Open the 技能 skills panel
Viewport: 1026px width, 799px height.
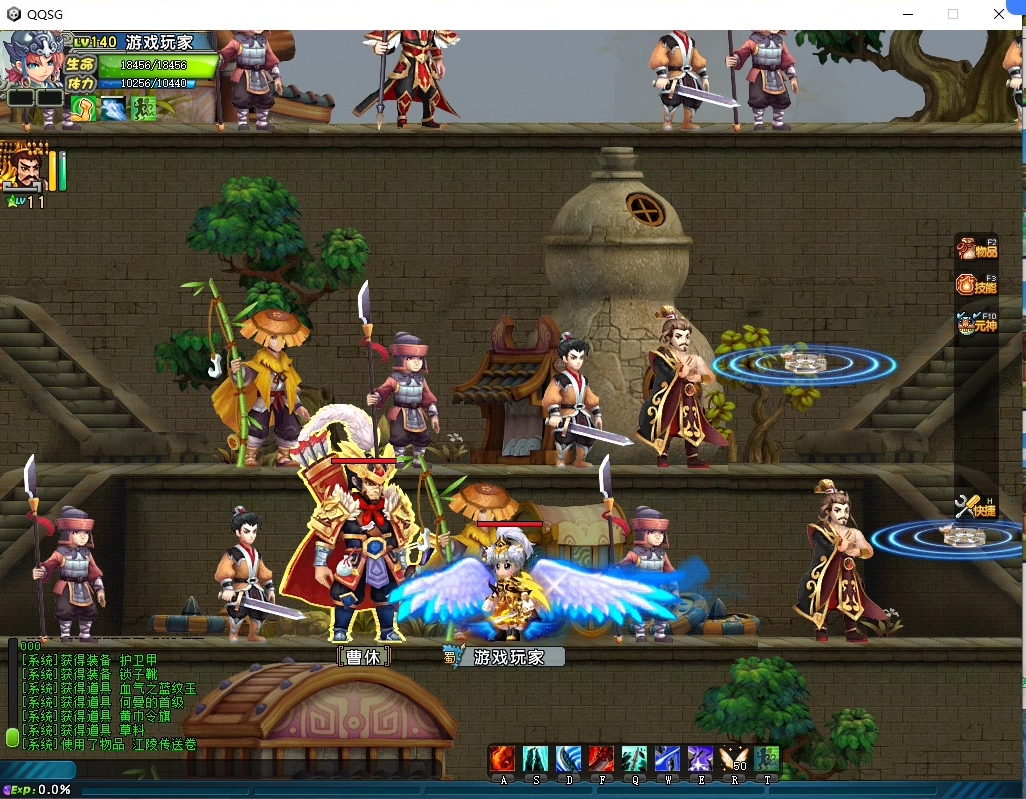coord(977,285)
